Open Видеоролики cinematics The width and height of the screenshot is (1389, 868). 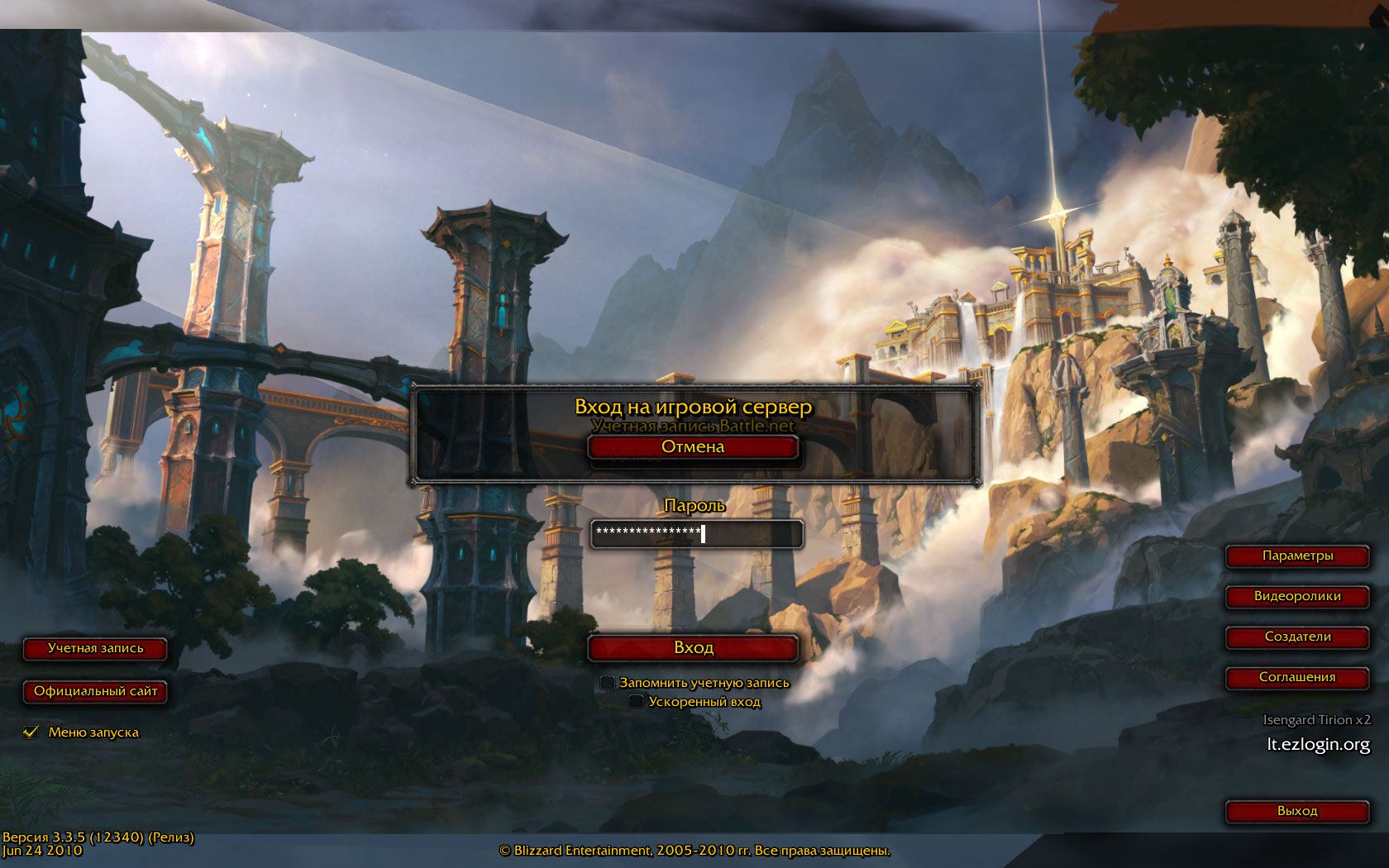1296,597
